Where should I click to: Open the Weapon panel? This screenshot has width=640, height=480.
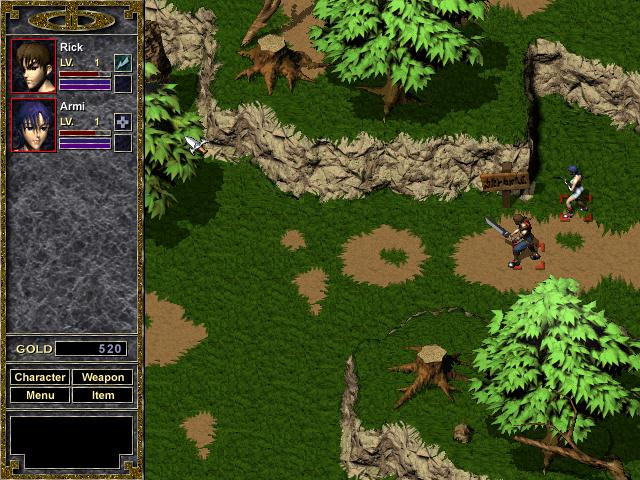[103, 377]
